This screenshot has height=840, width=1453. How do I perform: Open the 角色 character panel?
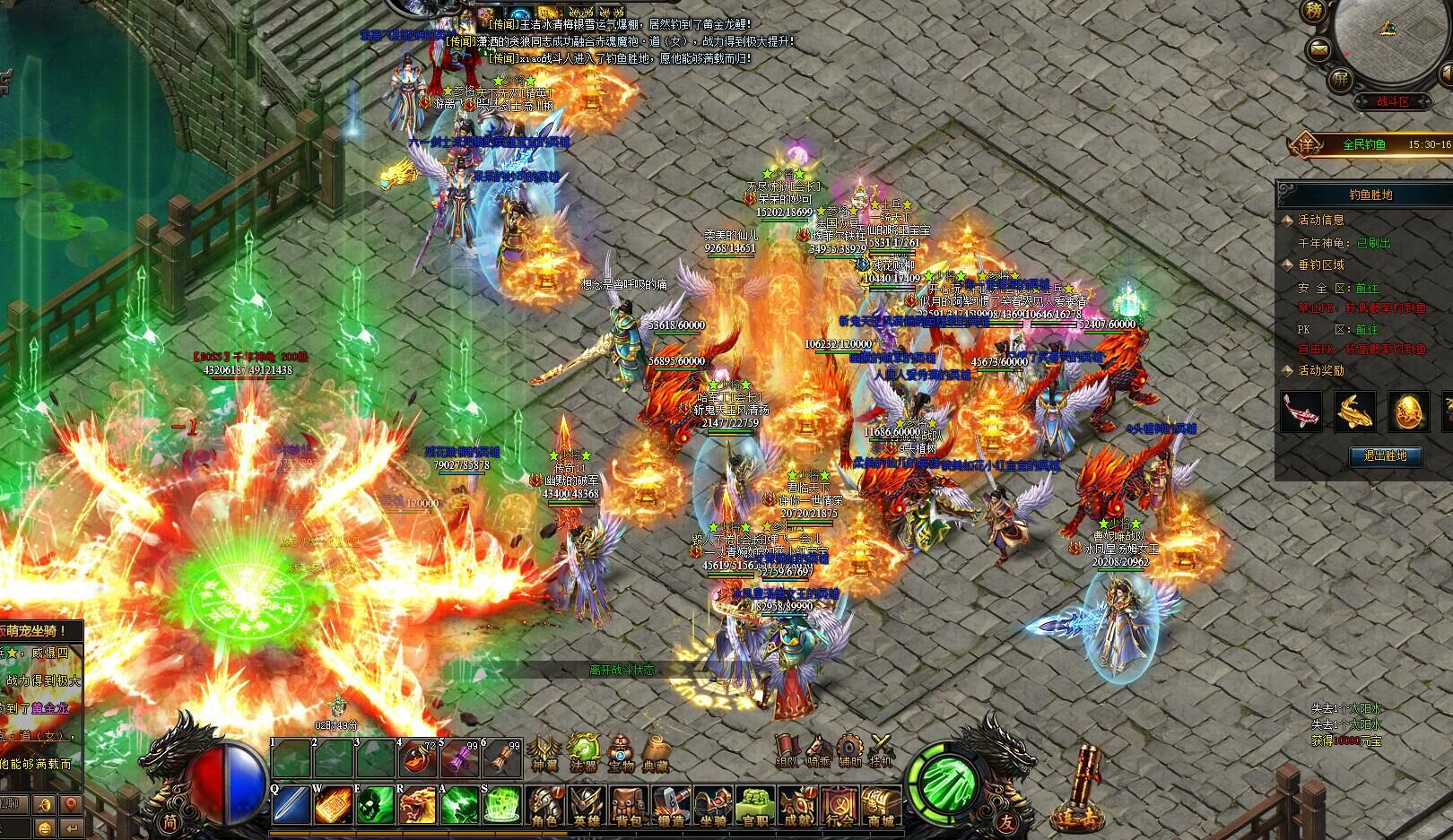coord(545,804)
